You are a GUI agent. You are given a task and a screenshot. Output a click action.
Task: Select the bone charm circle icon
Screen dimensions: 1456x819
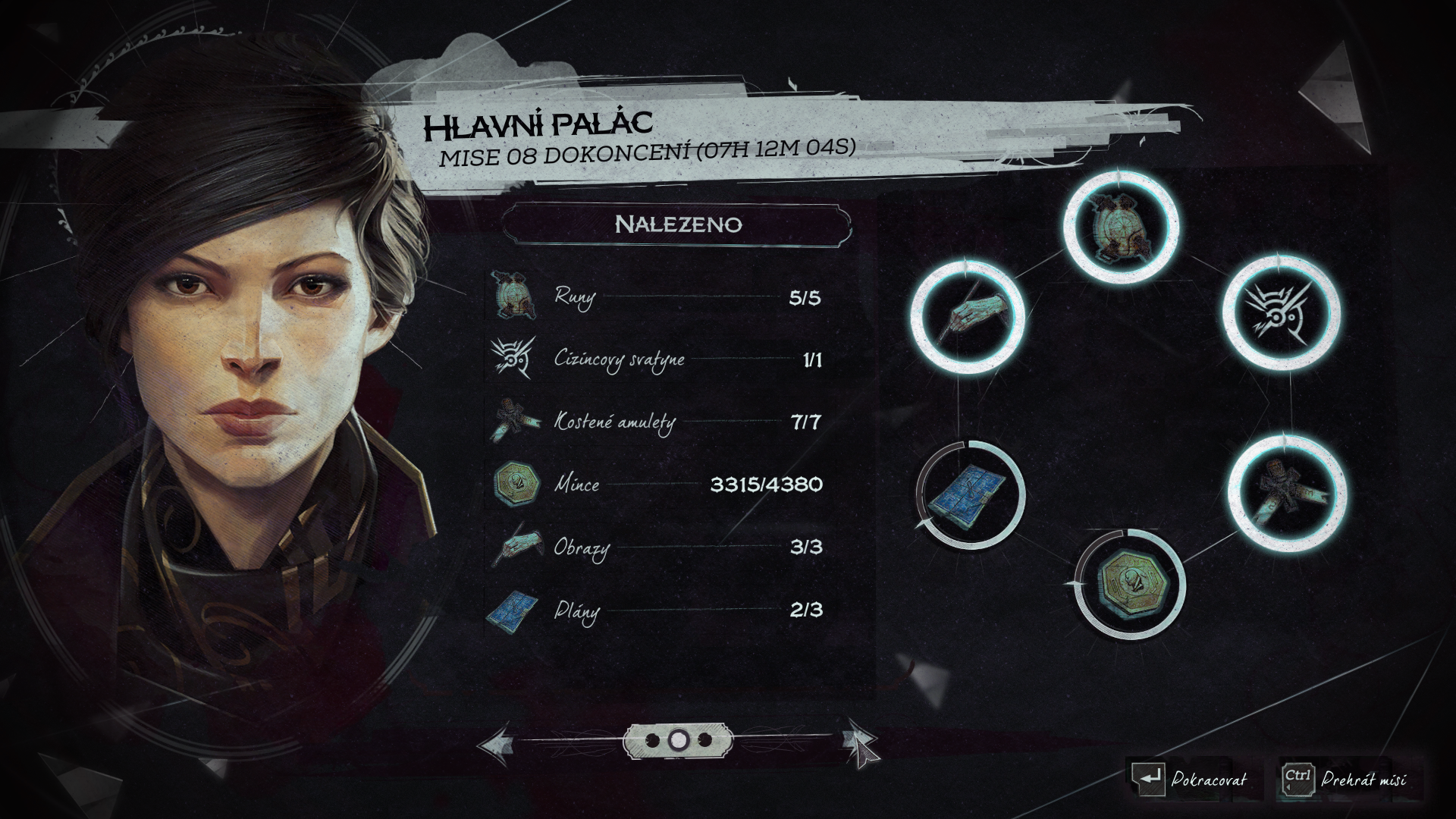(x=1286, y=491)
